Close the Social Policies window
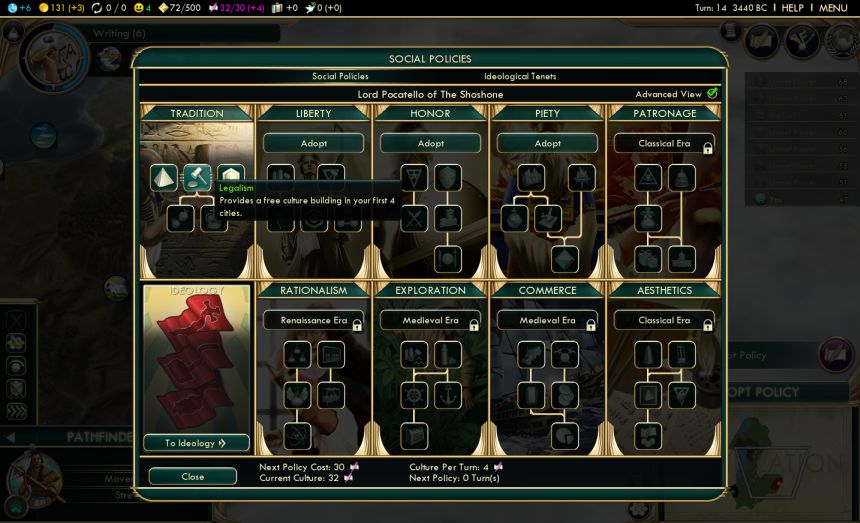Image resolution: width=860 pixels, height=523 pixels. [193, 477]
